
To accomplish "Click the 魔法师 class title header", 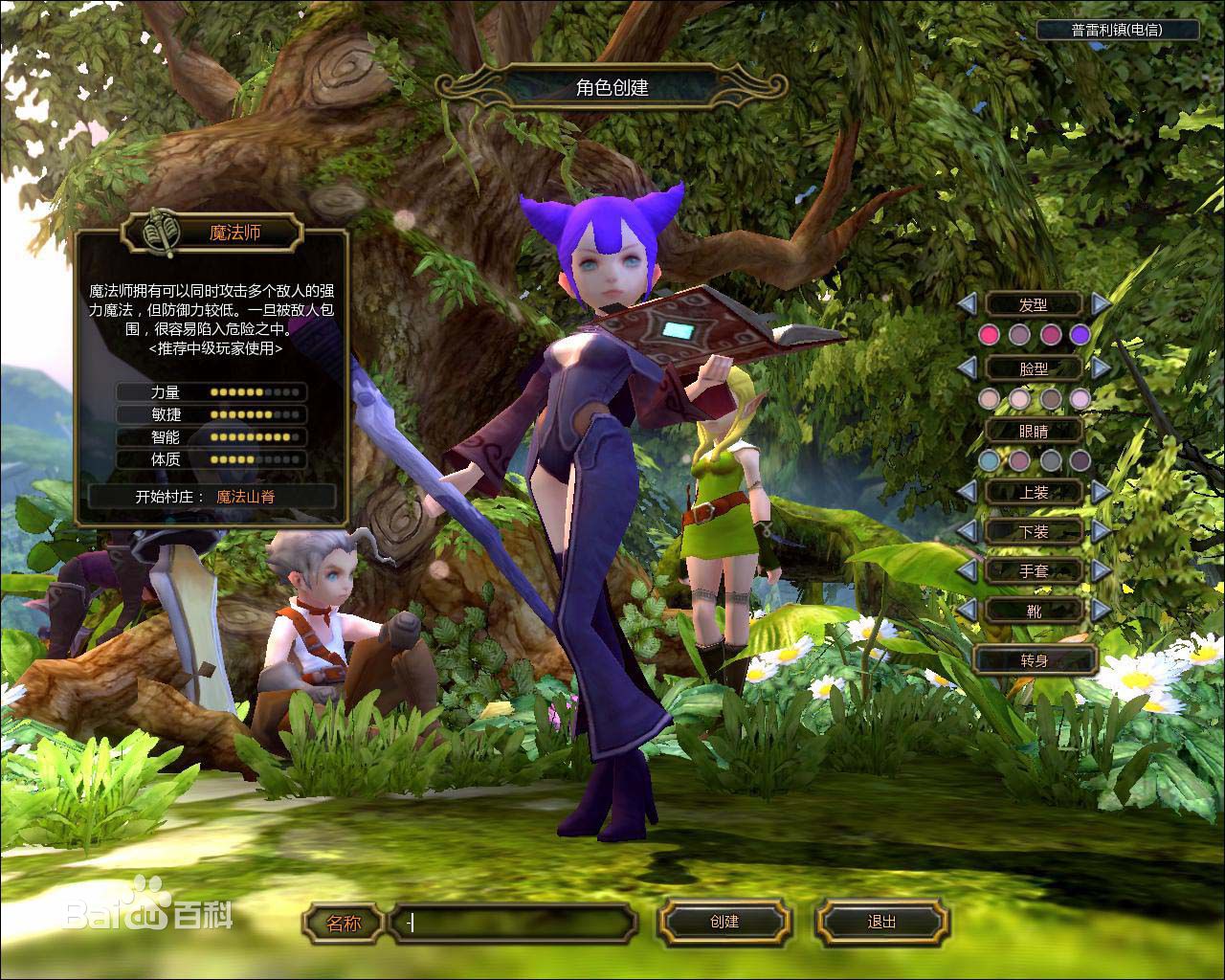I will point(235,233).
